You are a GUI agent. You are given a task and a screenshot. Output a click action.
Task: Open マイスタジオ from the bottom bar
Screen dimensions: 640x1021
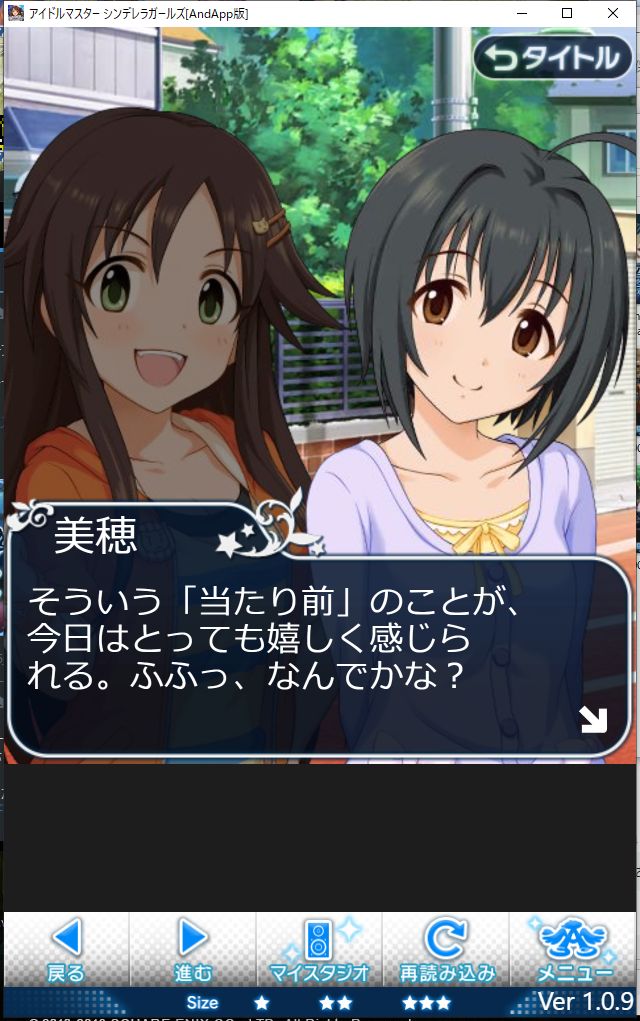tap(319, 949)
